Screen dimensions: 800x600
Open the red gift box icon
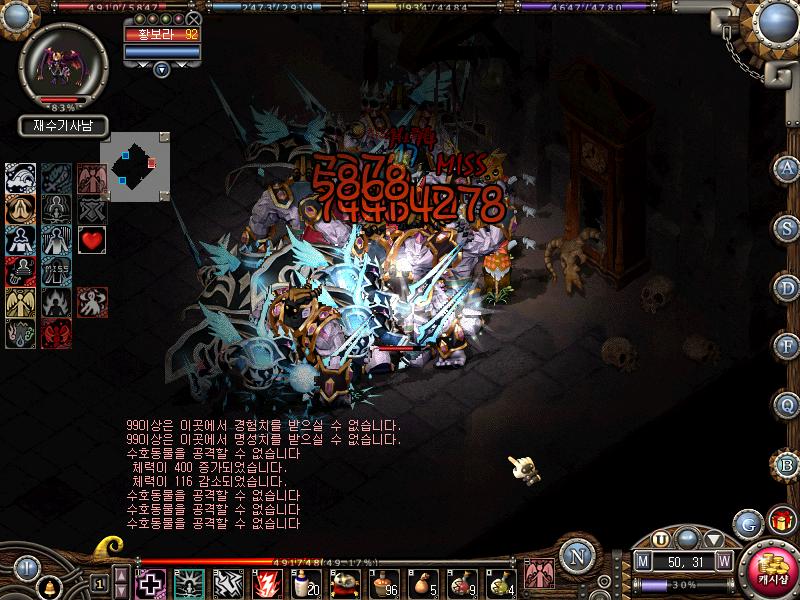pyautogui.click(x=780, y=520)
